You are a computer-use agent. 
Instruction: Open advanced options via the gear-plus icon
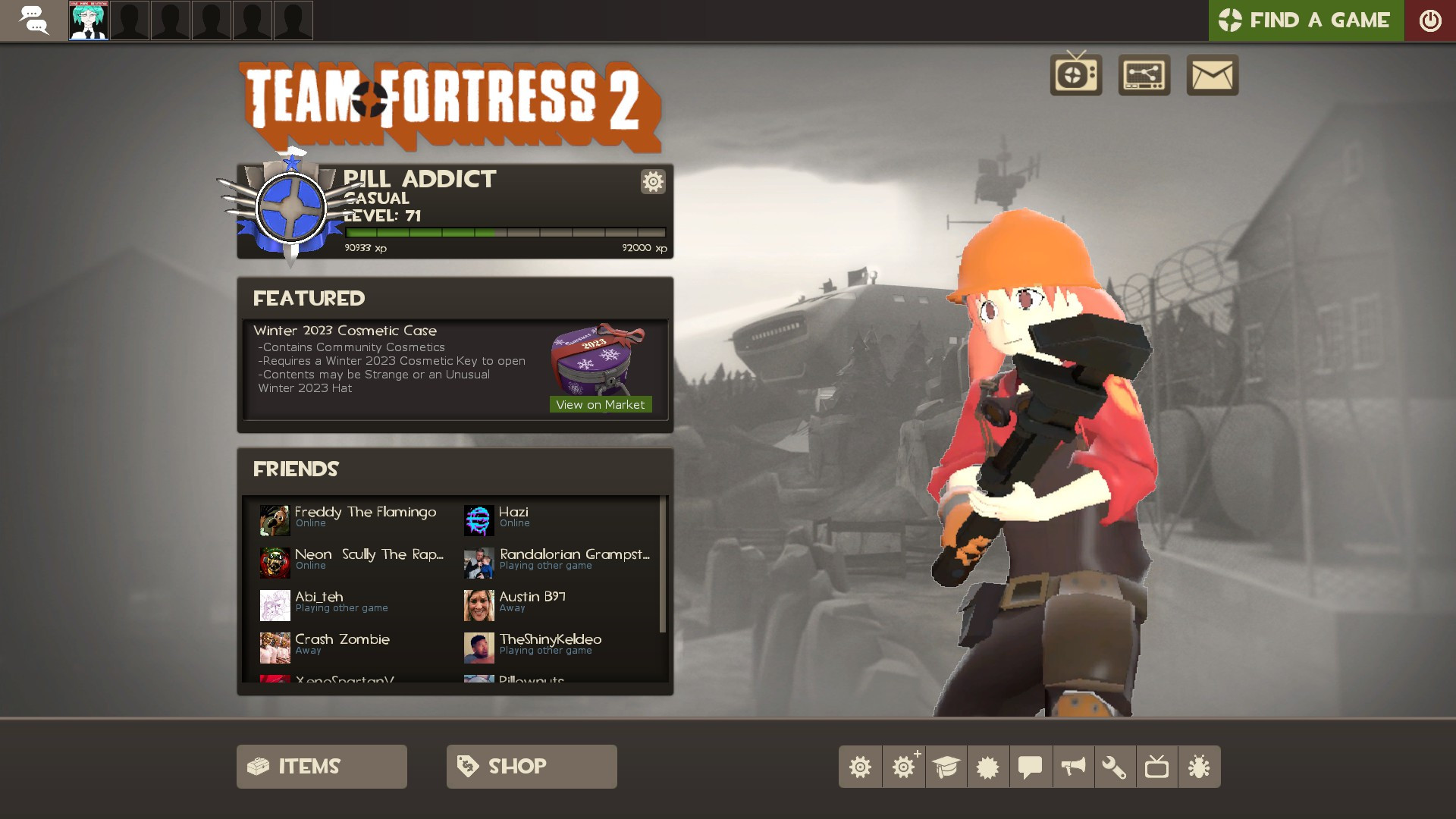903,766
